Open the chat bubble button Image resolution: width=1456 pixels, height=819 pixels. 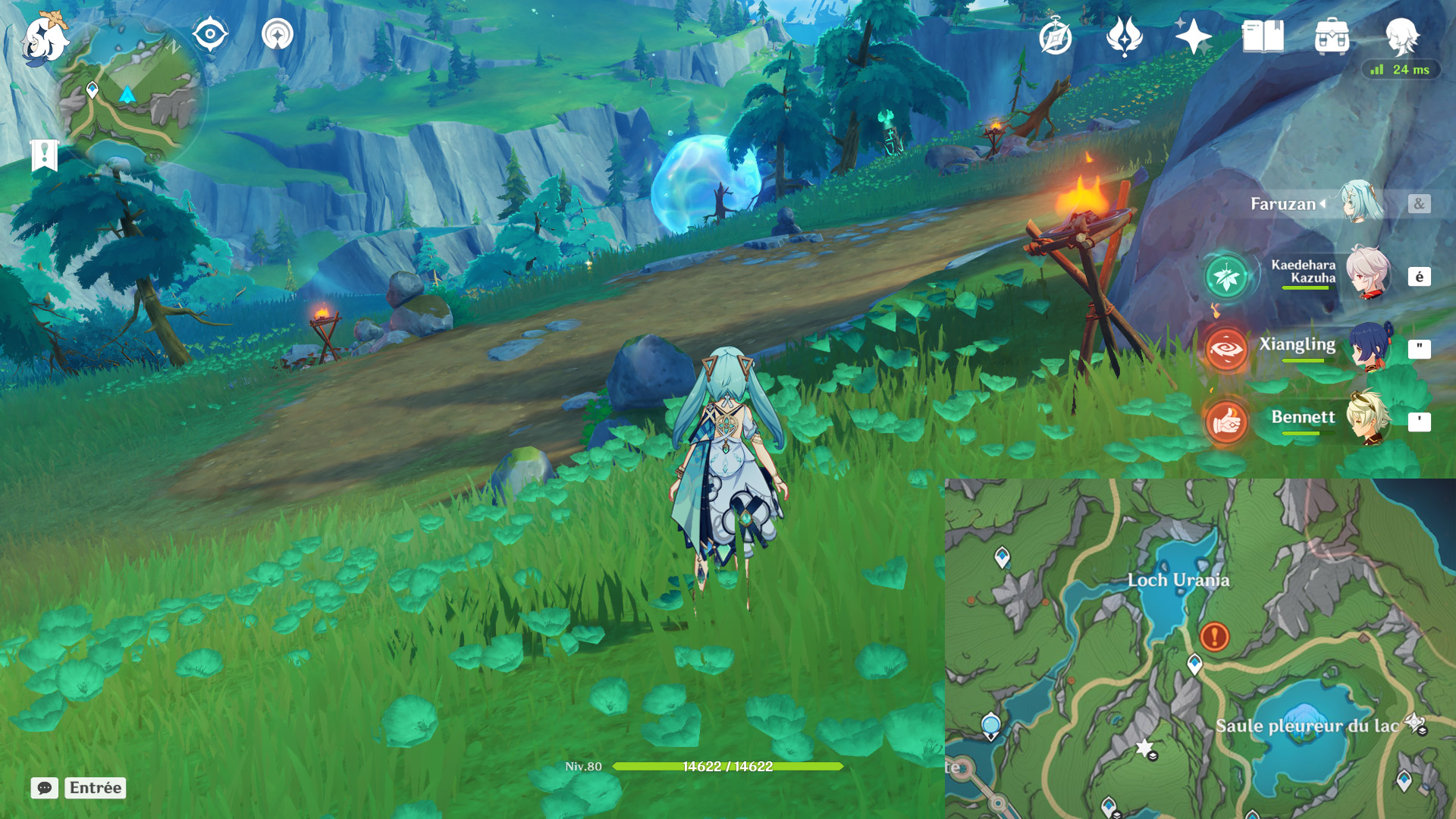coord(45,788)
